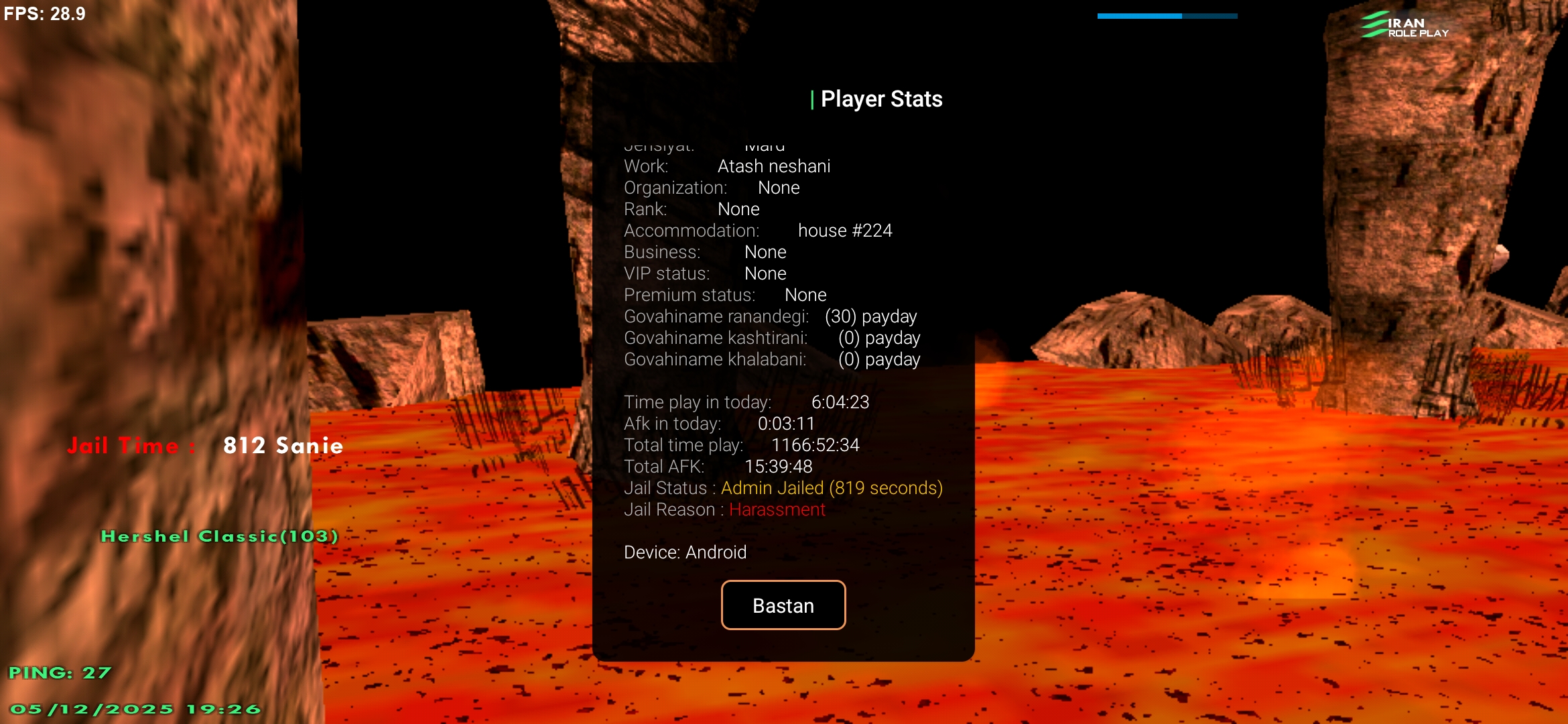
Task: Click the green bar before Player Stats title
Action: tap(813, 99)
